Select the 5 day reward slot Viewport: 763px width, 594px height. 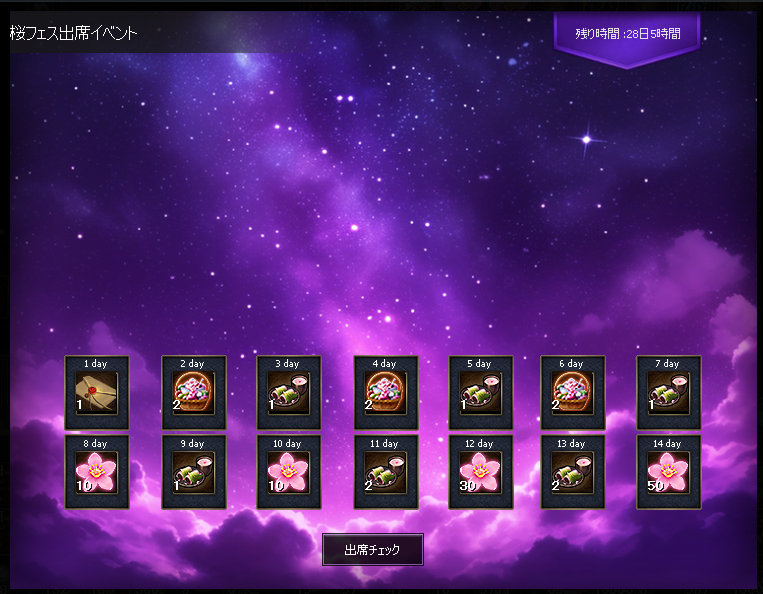tap(480, 393)
